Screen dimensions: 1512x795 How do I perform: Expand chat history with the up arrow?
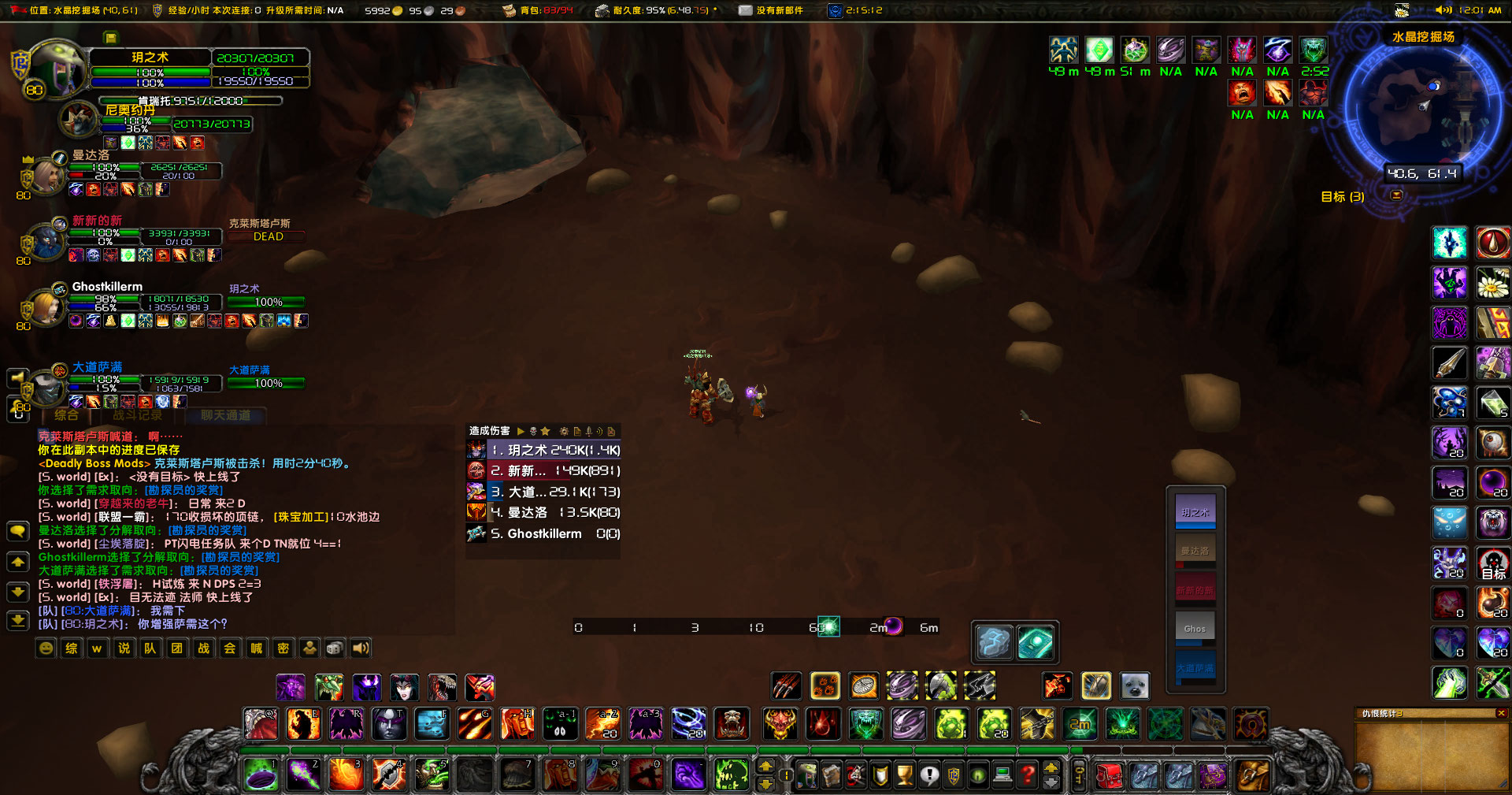[17, 562]
